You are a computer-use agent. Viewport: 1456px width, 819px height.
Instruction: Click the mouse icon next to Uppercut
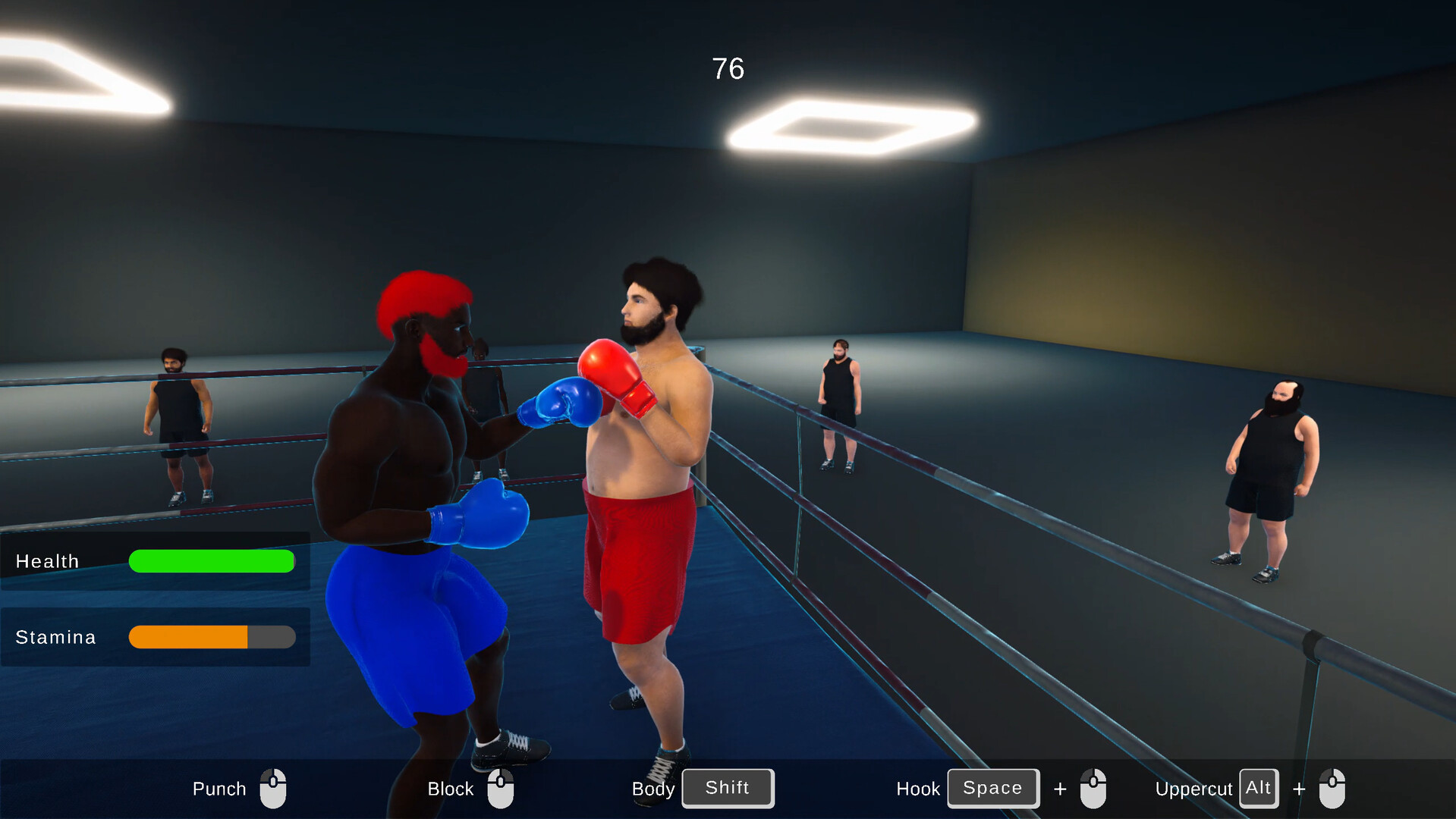(1333, 789)
